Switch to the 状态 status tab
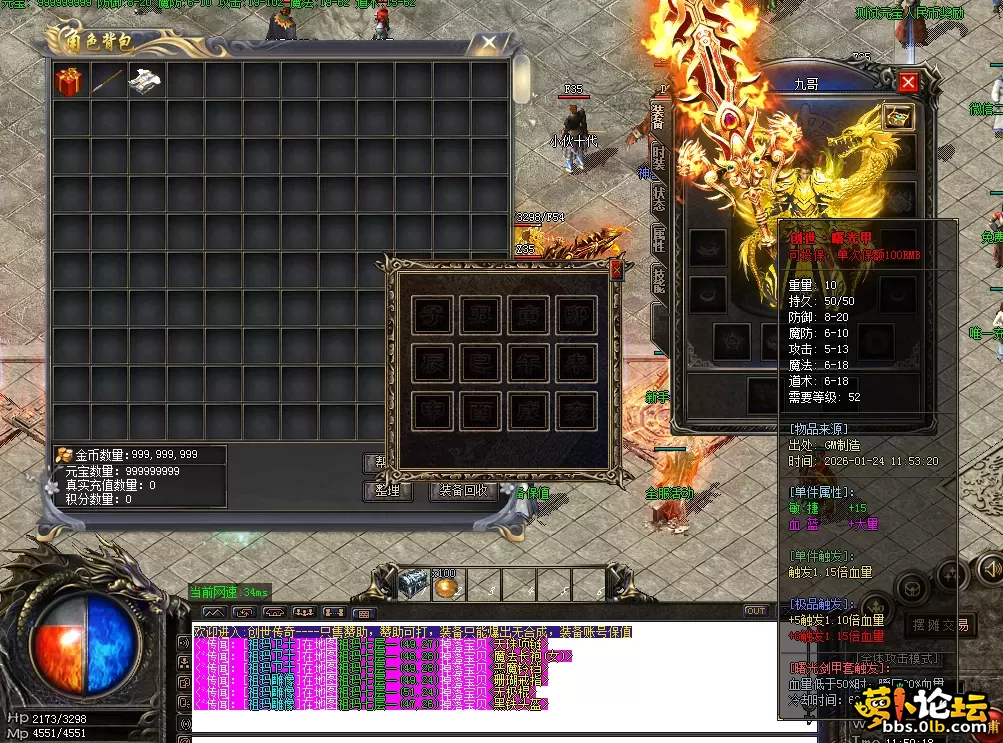 pyautogui.click(x=659, y=196)
